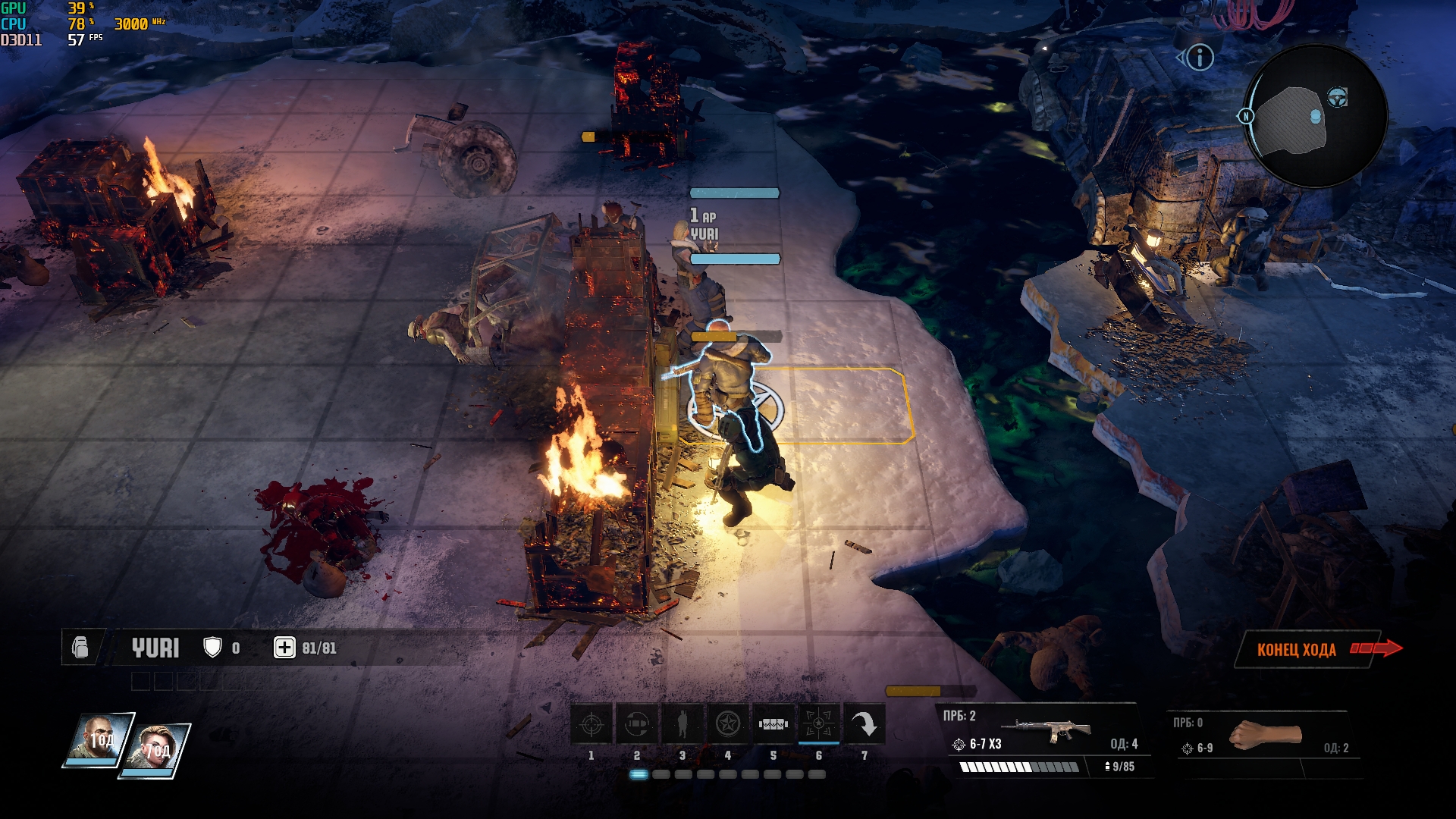This screenshot has height=819, width=1456.
Task: Select the ammo belt ability in slot 5
Action: click(x=773, y=725)
